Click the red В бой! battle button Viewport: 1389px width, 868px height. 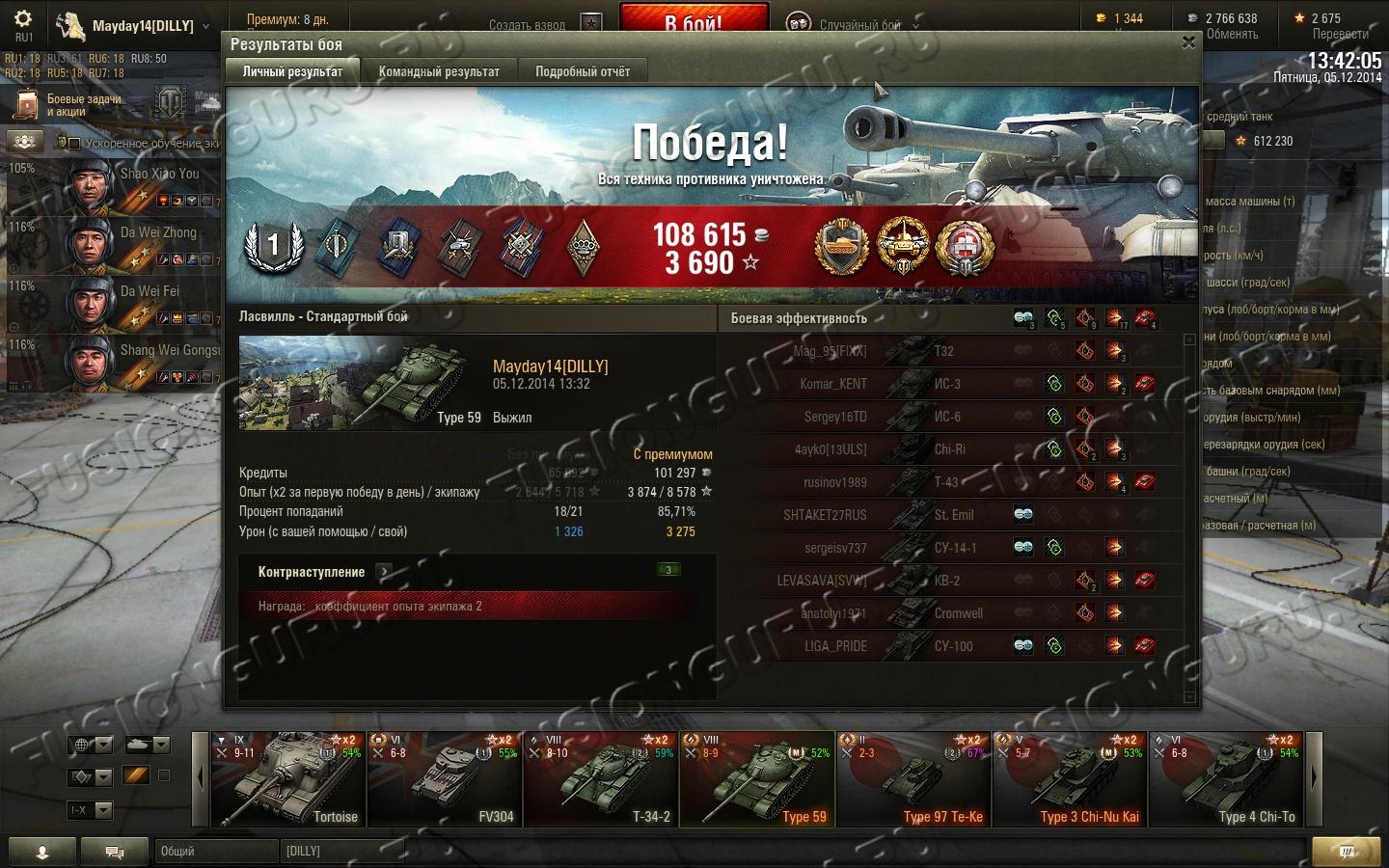click(x=694, y=21)
